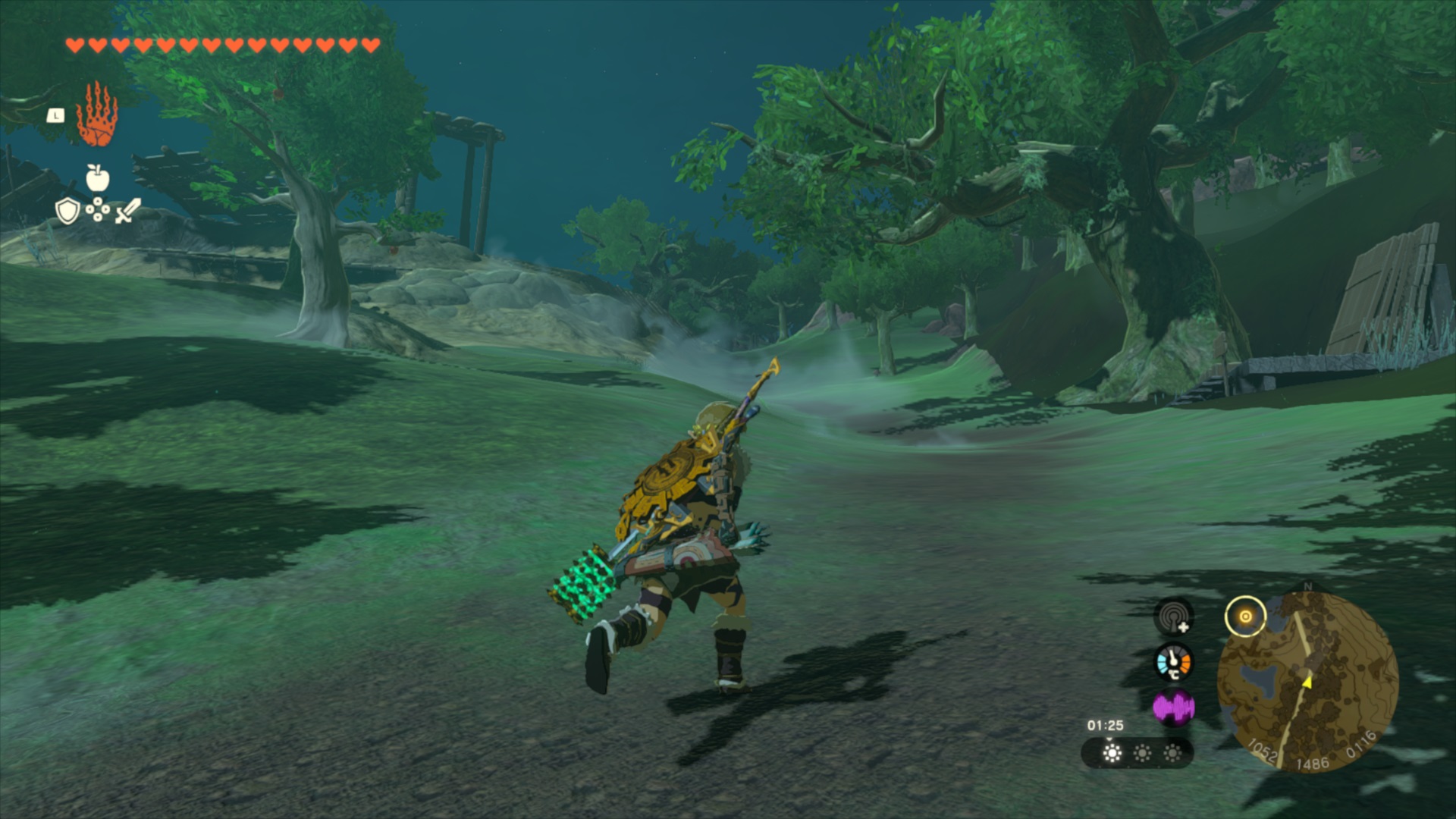
Task: Click the highlighted sunny weather forecast icon
Action: [x=1112, y=752]
